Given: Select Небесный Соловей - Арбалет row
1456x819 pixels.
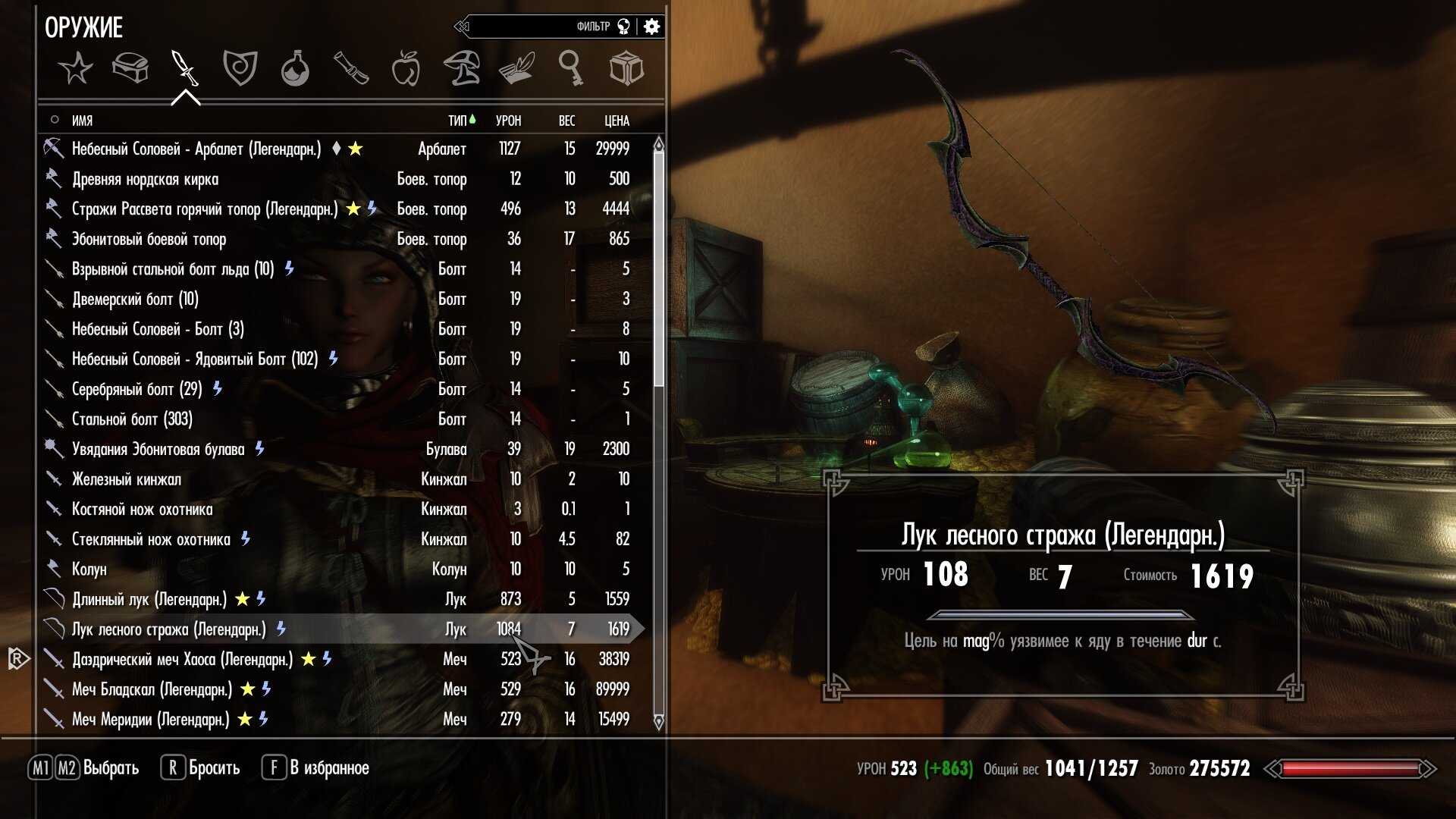Looking at the screenshot, I should tap(196, 149).
